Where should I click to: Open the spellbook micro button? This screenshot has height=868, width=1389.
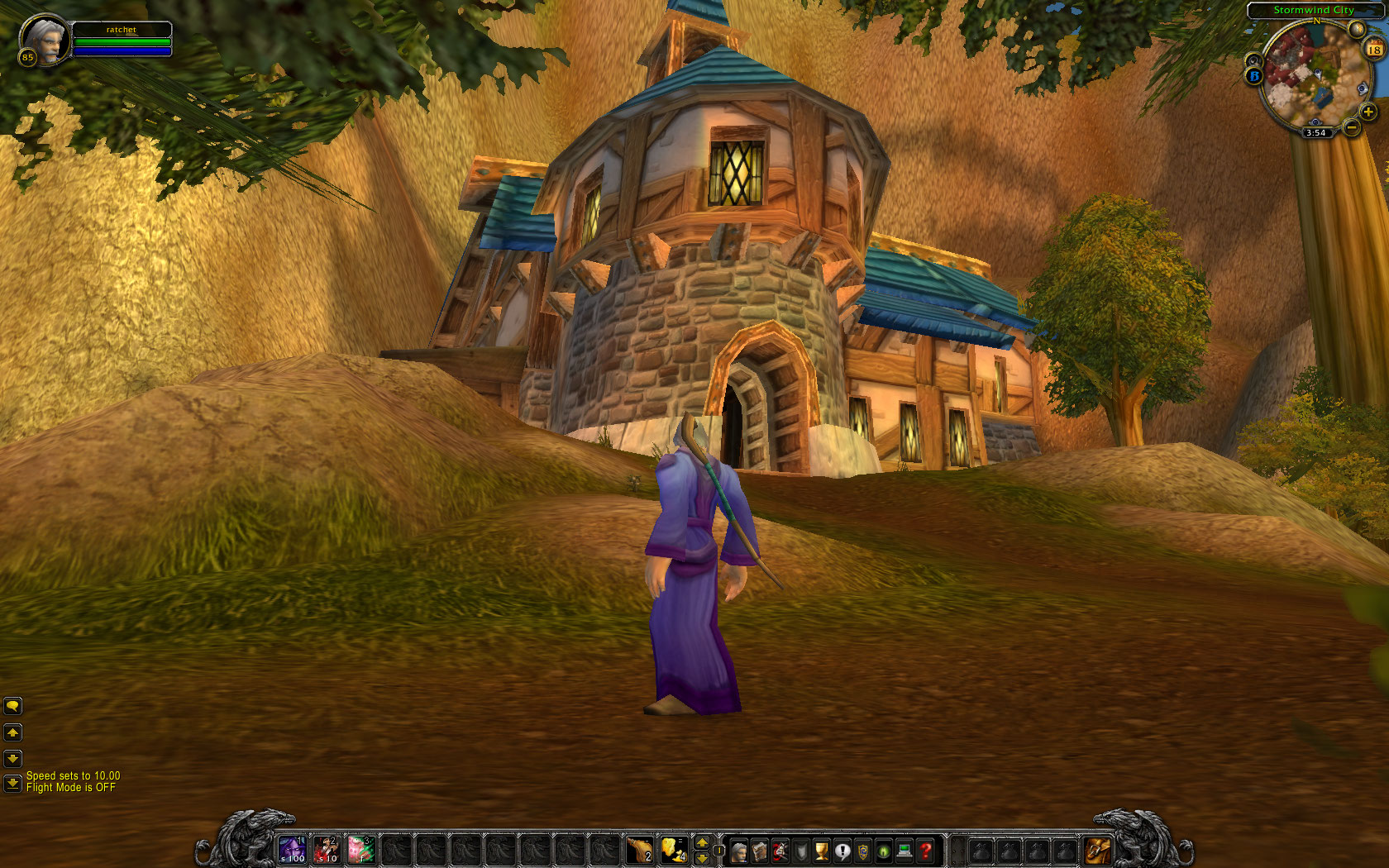759,850
